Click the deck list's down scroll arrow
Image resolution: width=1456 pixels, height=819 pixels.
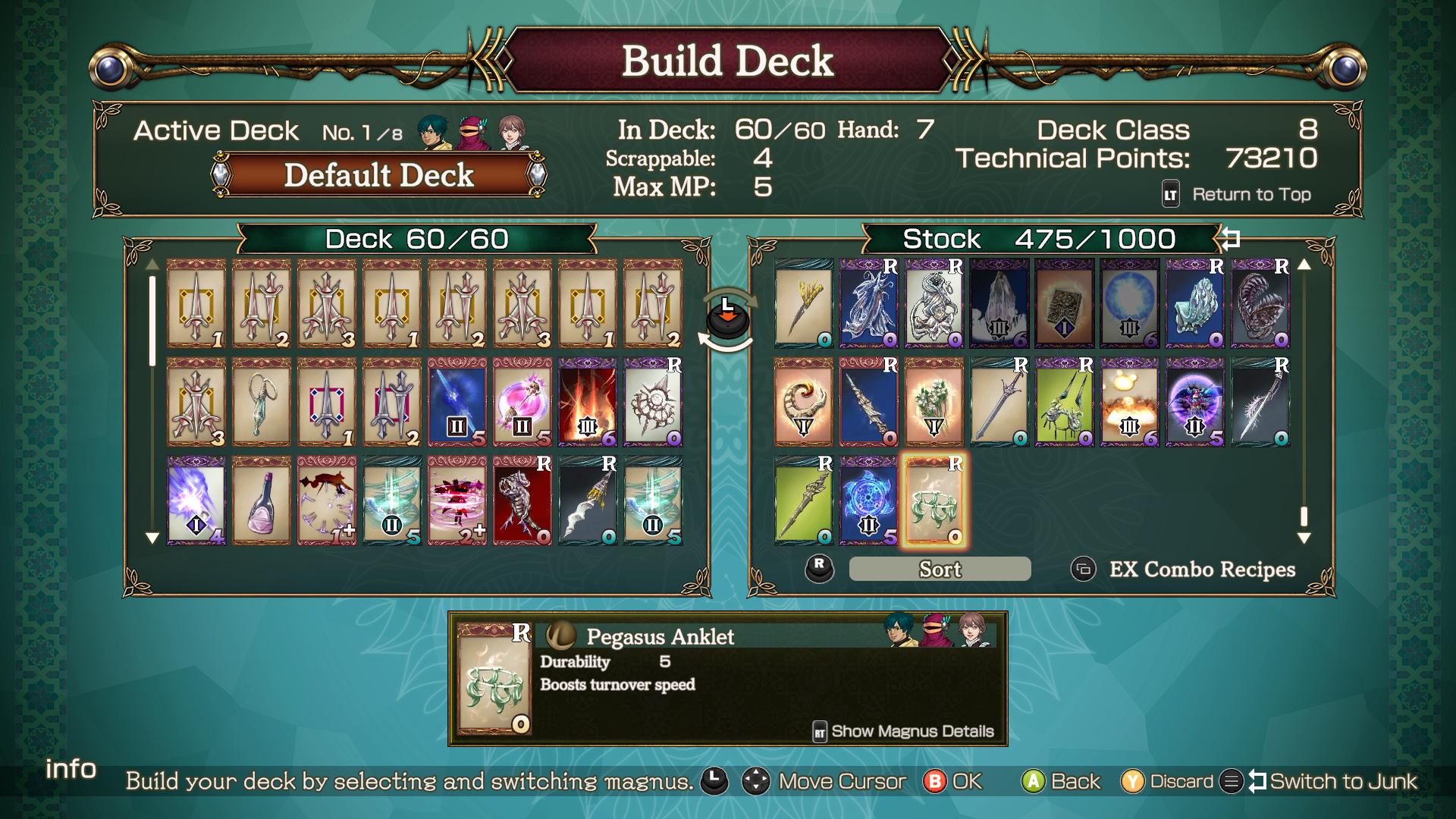[x=152, y=538]
